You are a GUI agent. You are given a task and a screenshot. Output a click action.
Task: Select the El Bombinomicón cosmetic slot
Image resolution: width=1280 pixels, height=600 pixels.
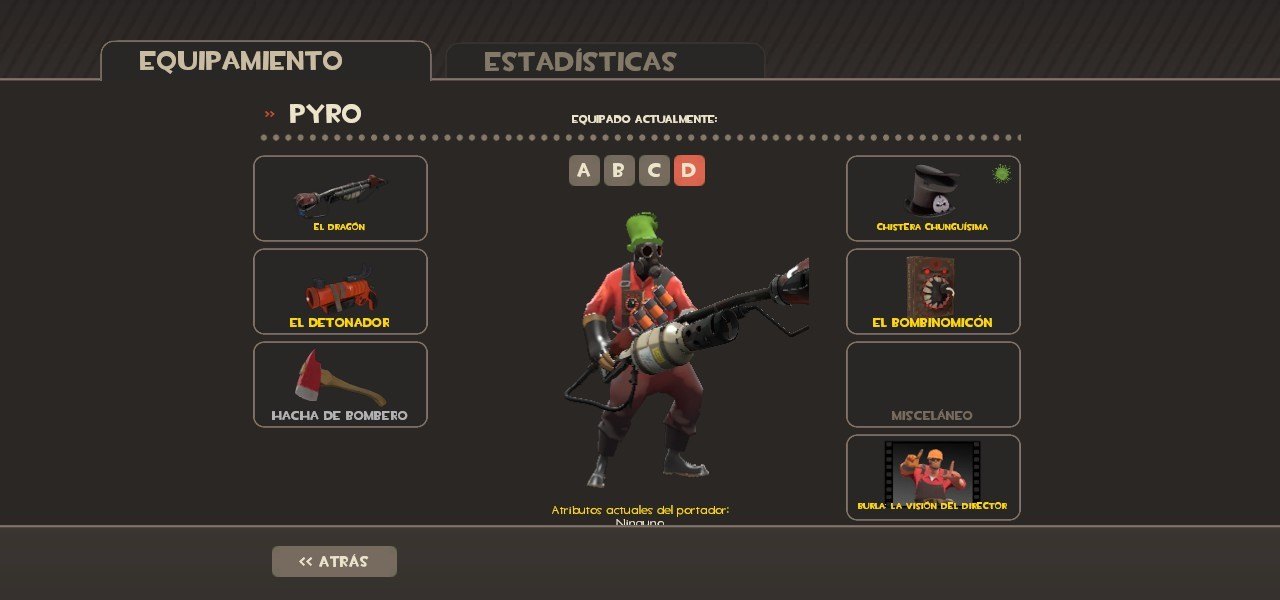click(x=933, y=291)
